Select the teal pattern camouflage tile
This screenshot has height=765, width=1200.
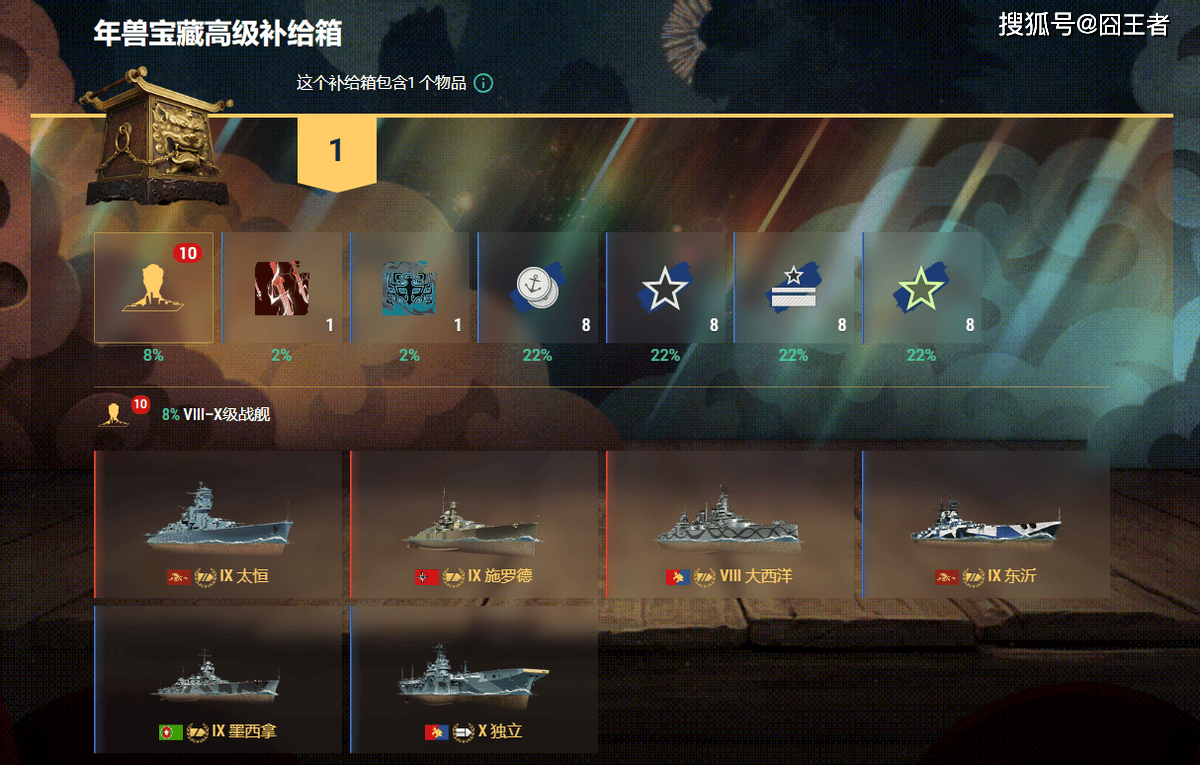410,288
